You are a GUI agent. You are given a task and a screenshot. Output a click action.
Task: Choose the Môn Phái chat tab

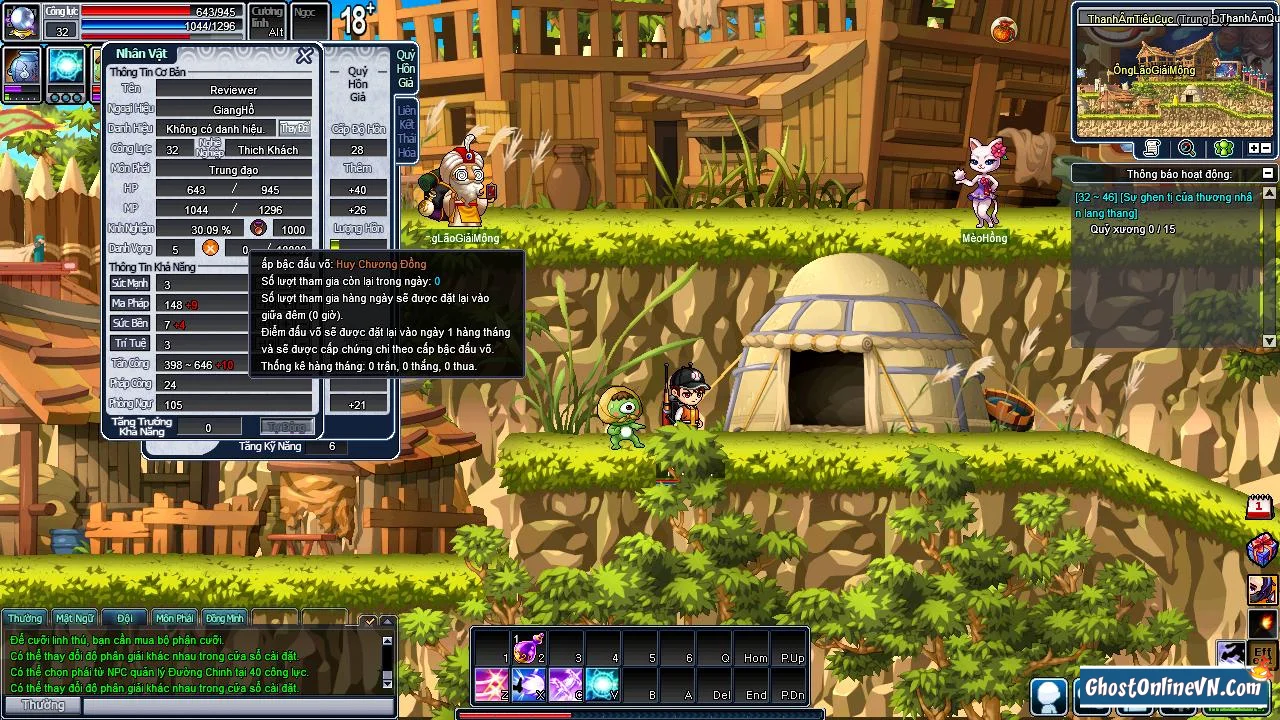[x=174, y=618]
